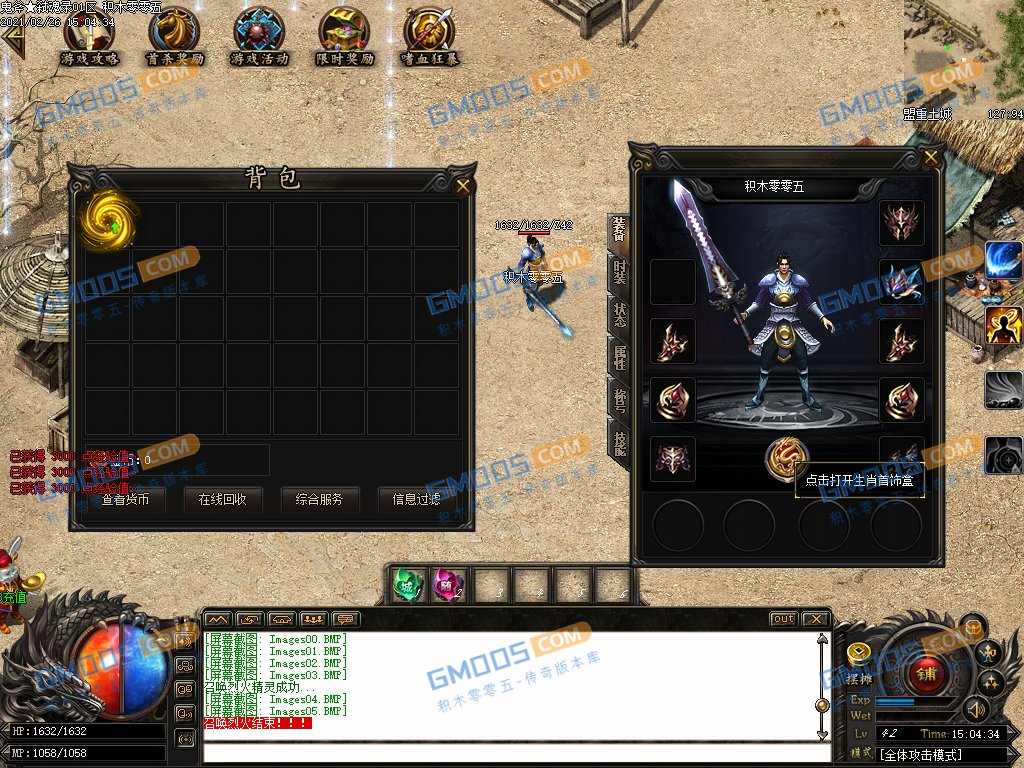Screen dimensions: 1024x768
Task: Open the 首杀奖励 first-kill reward icon
Action: 174,34
